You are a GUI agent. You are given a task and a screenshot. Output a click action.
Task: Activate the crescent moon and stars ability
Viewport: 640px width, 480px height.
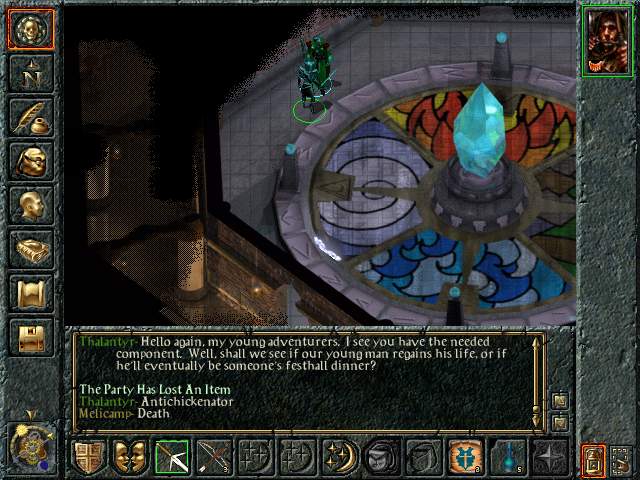coord(340,458)
